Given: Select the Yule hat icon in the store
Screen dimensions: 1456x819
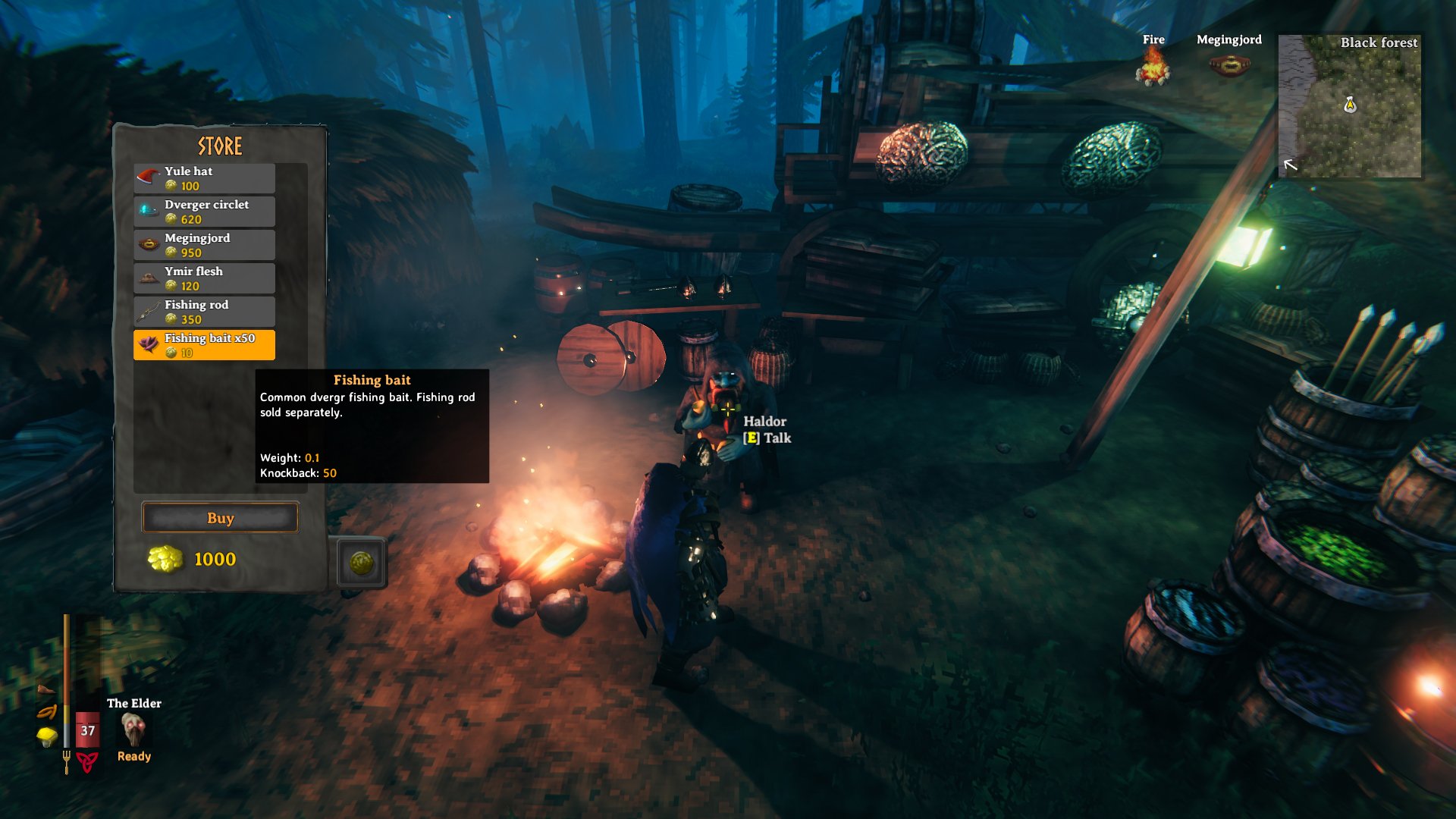Looking at the screenshot, I should (x=147, y=174).
